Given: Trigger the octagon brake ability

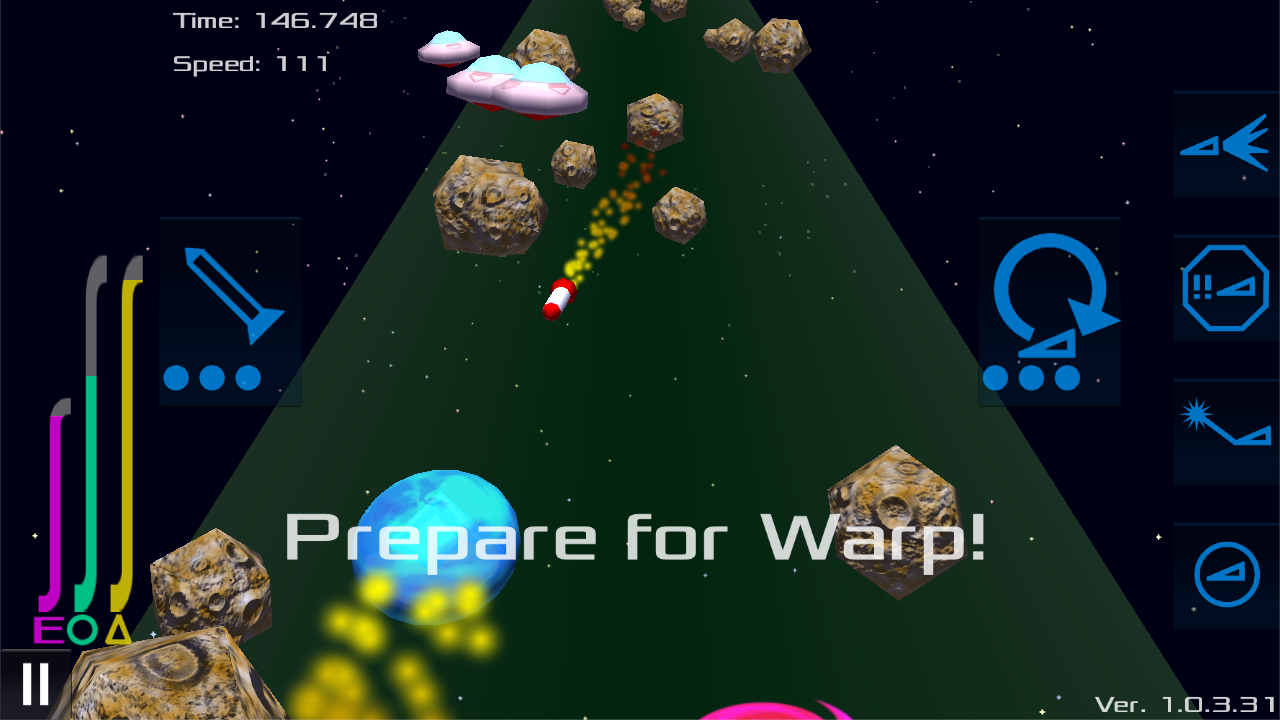Looking at the screenshot, I should 1225,288.
